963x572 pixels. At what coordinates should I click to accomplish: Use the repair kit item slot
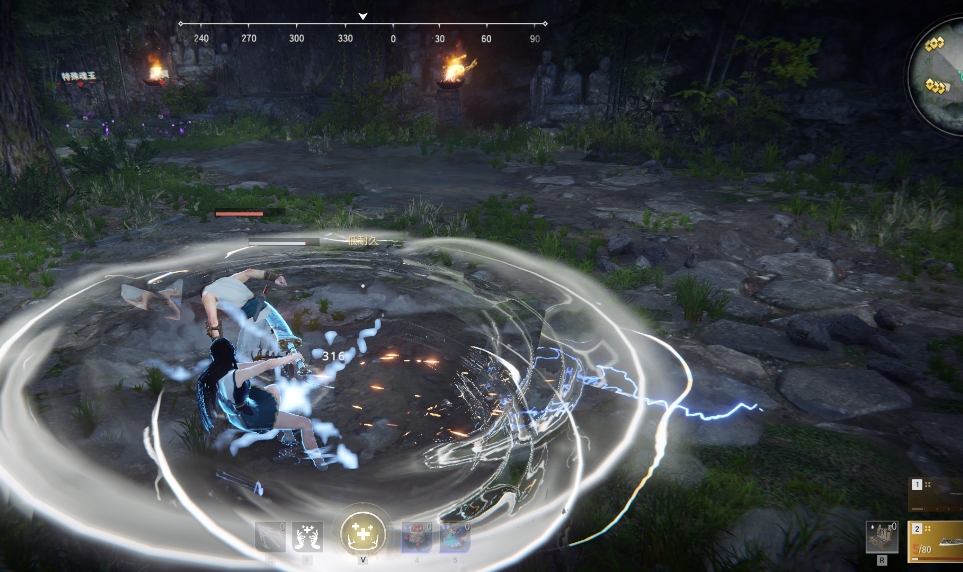881,537
